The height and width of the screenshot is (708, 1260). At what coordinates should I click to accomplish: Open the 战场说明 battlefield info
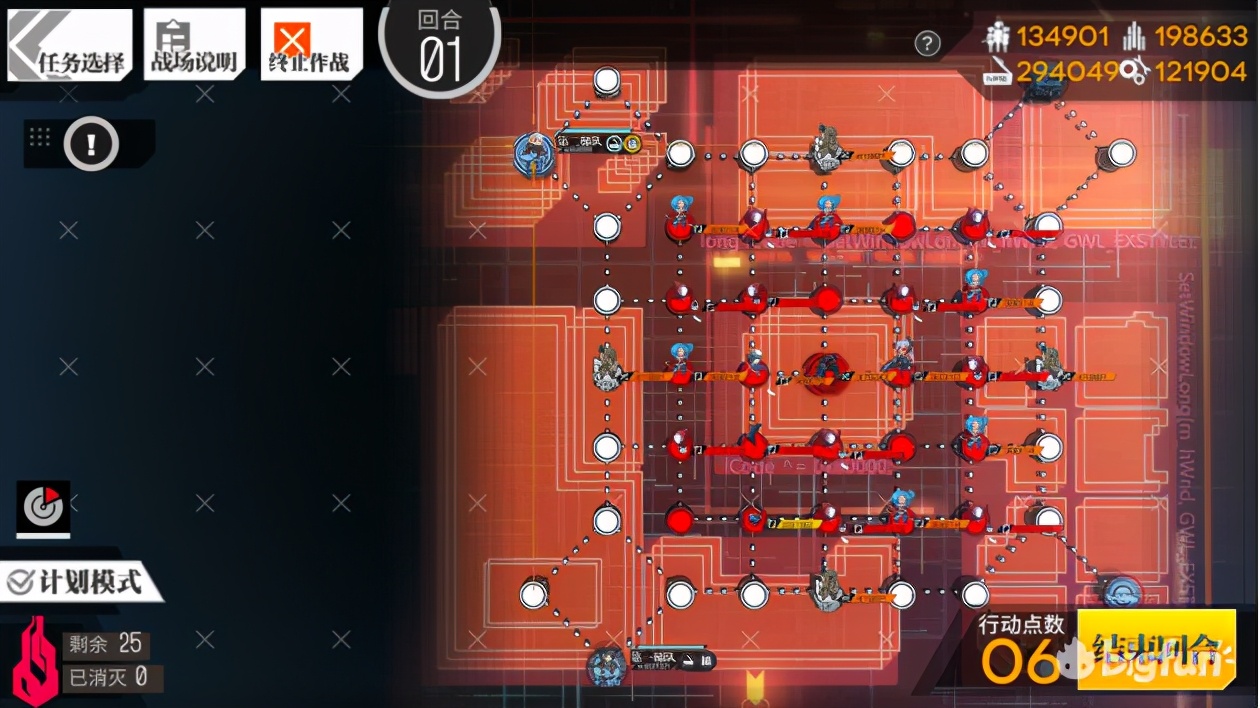(x=194, y=45)
